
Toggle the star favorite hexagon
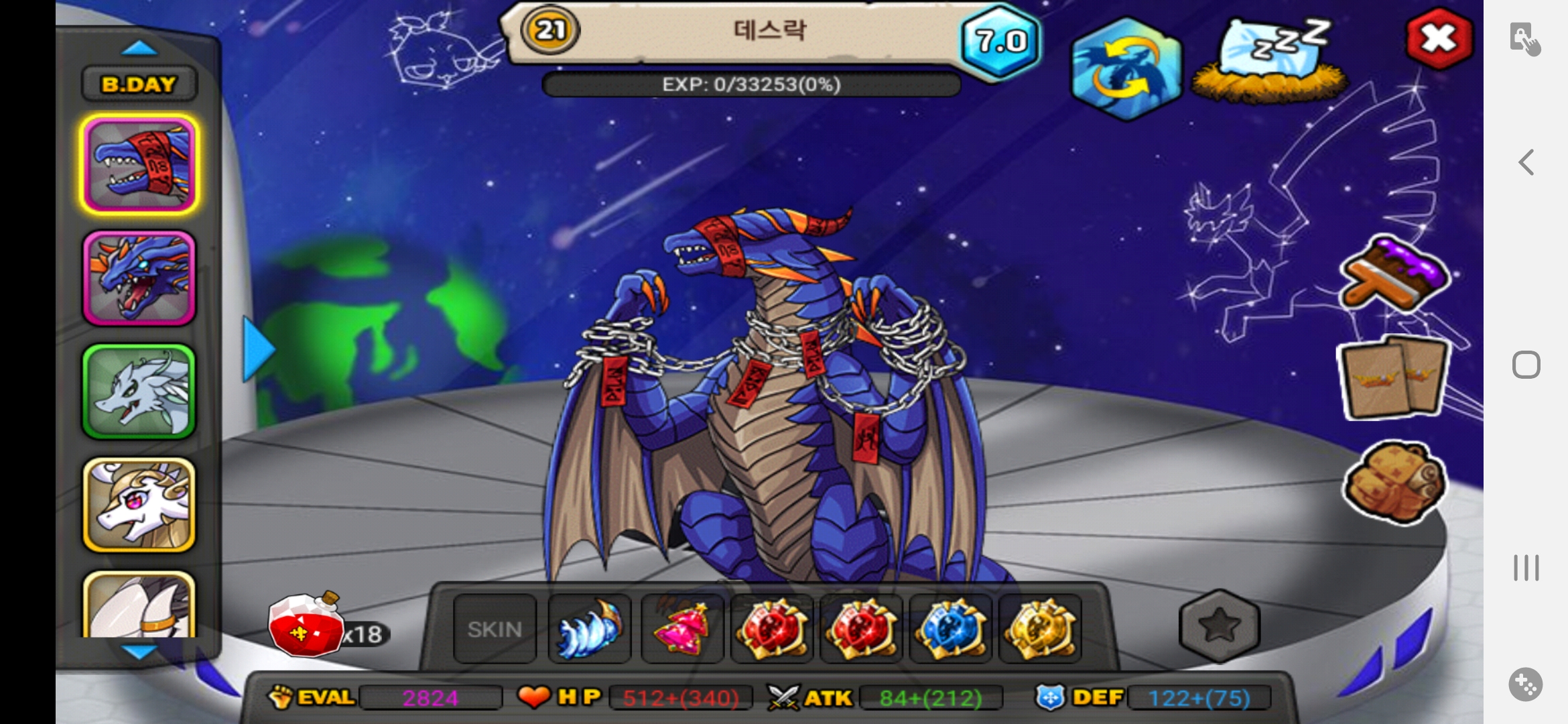click(1220, 625)
